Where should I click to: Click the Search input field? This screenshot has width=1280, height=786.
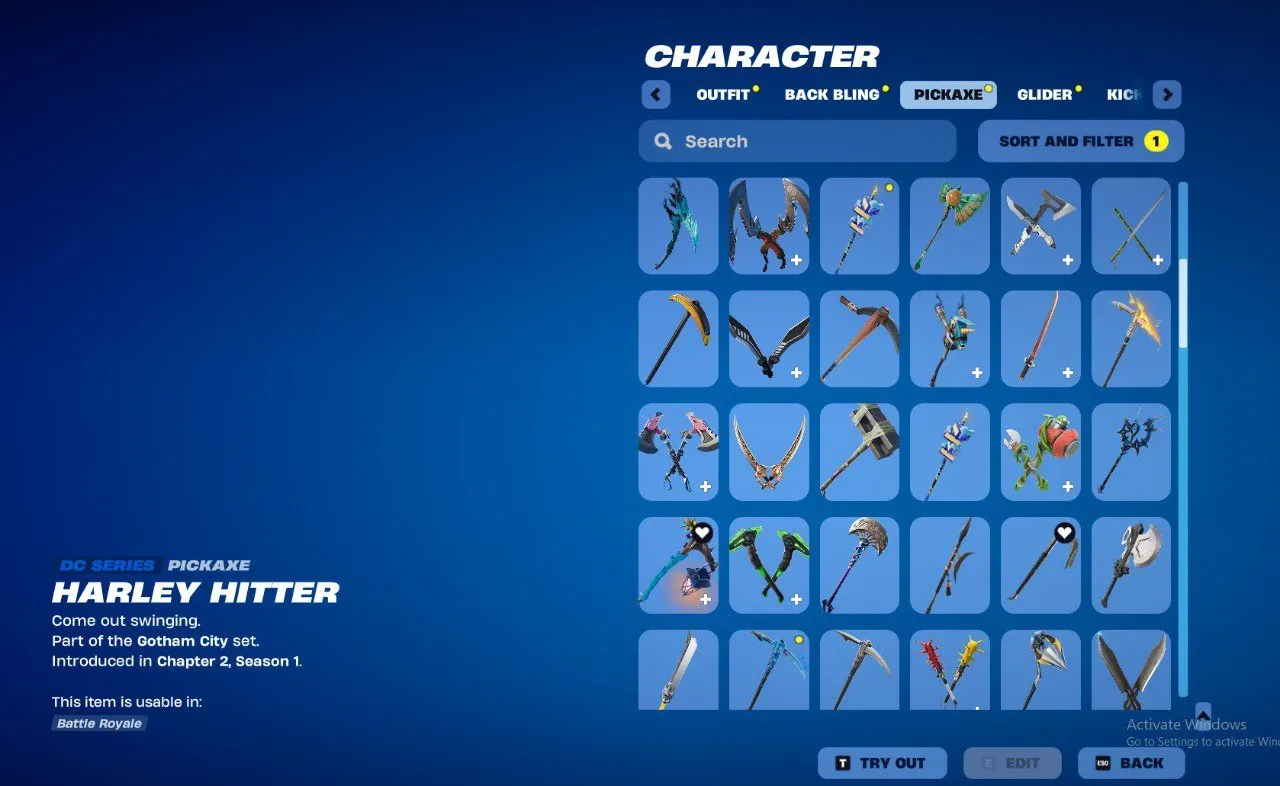(796, 141)
